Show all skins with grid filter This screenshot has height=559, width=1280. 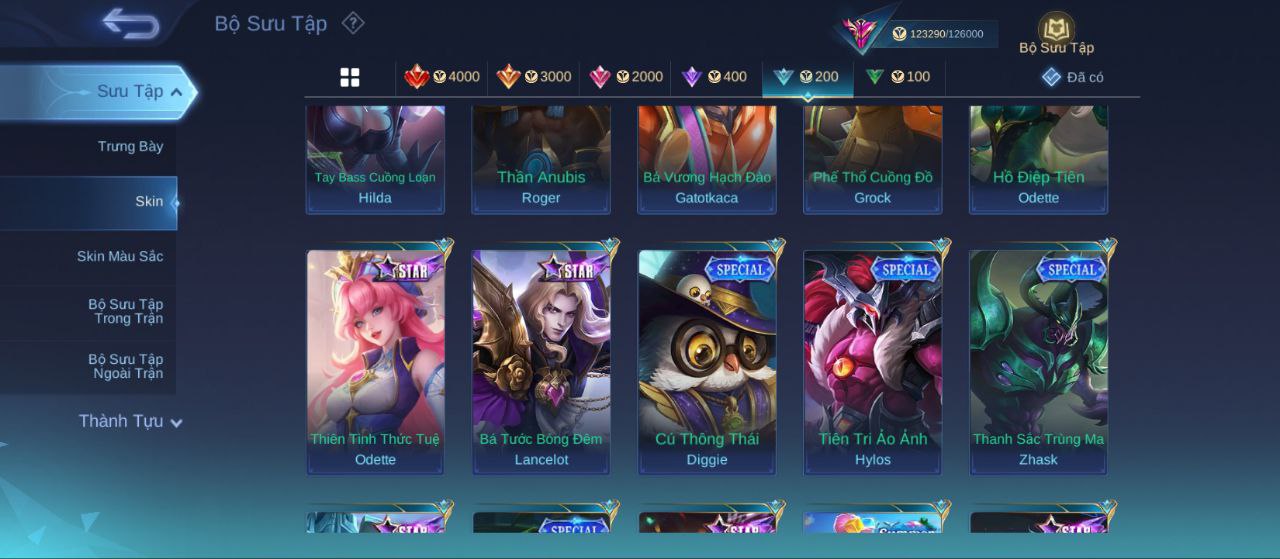pos(350,77)
